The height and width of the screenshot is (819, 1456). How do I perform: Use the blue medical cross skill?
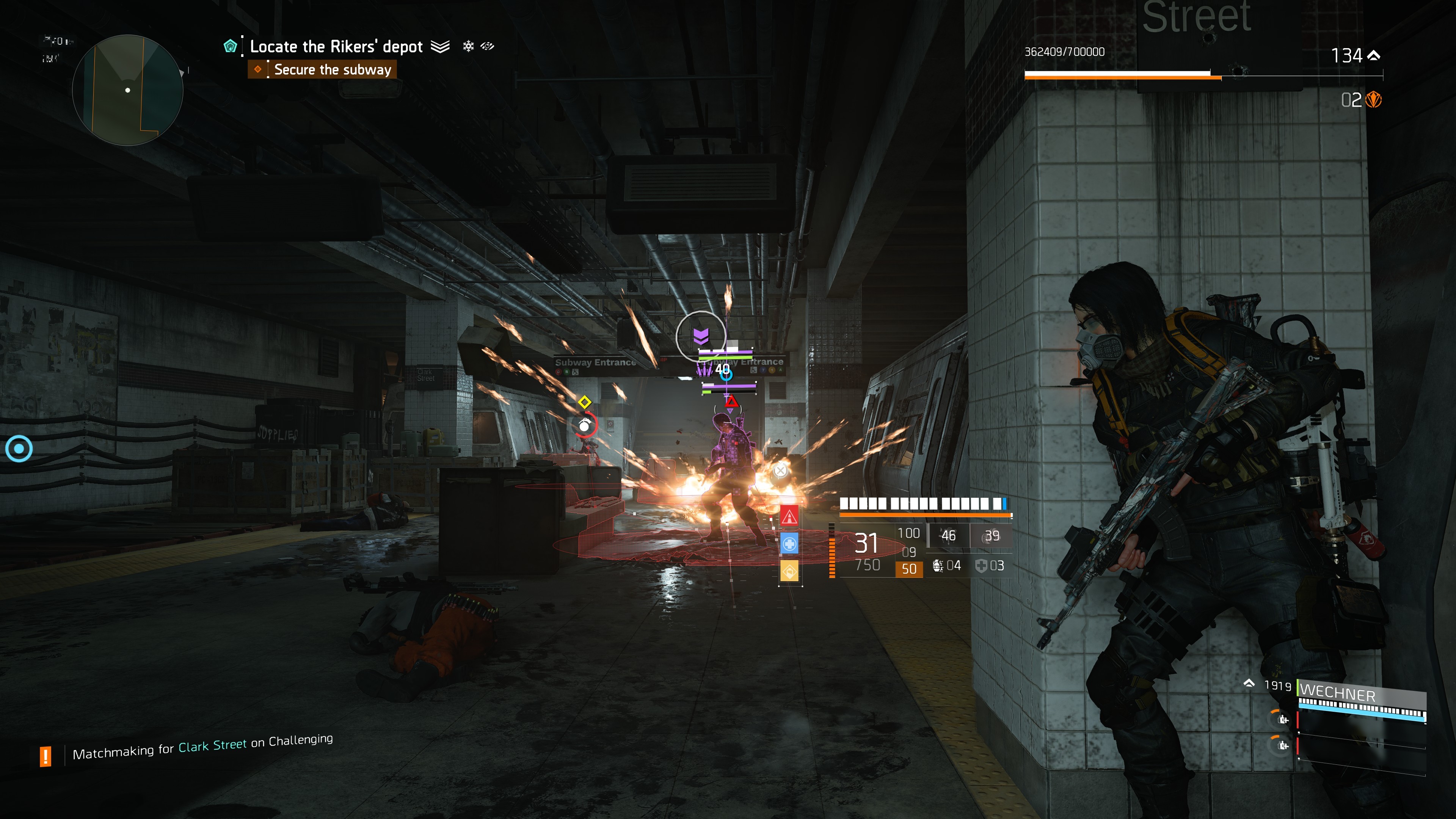click(789, 544)
